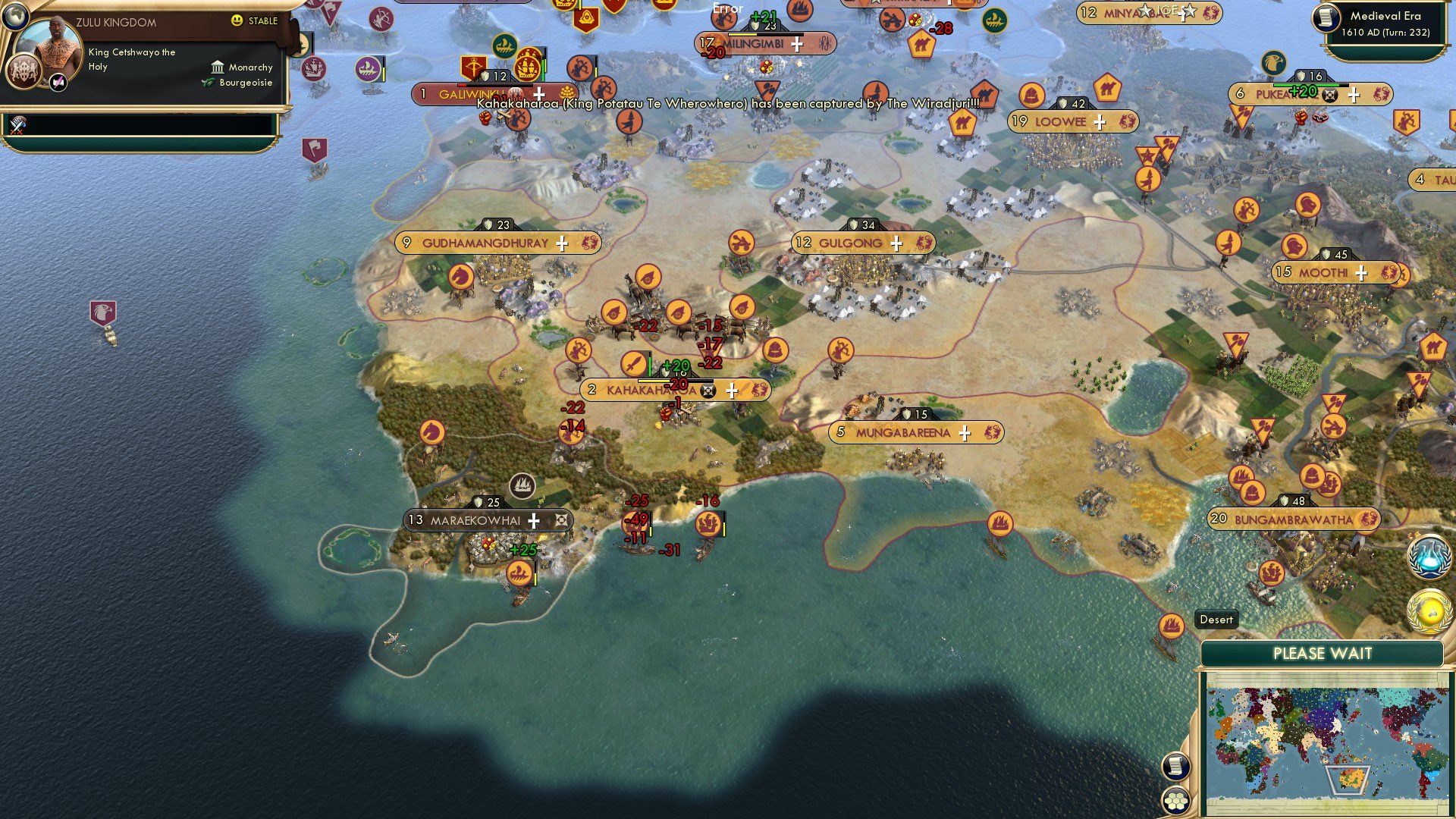Expand Loowee's banner using the plus button
The height and width of the screenshot is (819, 1456).
coord(1100,121)
